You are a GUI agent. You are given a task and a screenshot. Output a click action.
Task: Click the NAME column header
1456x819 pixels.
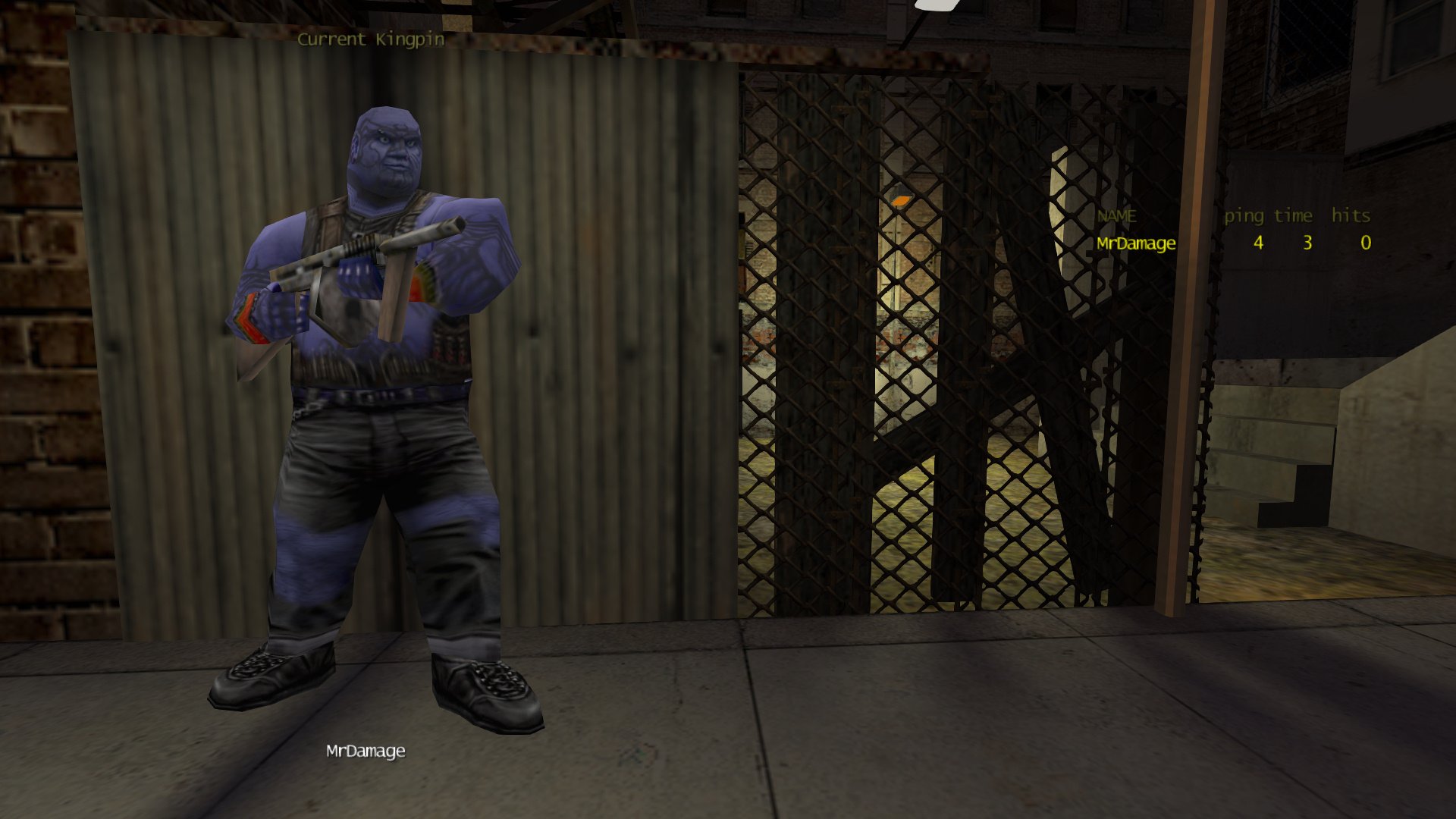point(1116,216)
